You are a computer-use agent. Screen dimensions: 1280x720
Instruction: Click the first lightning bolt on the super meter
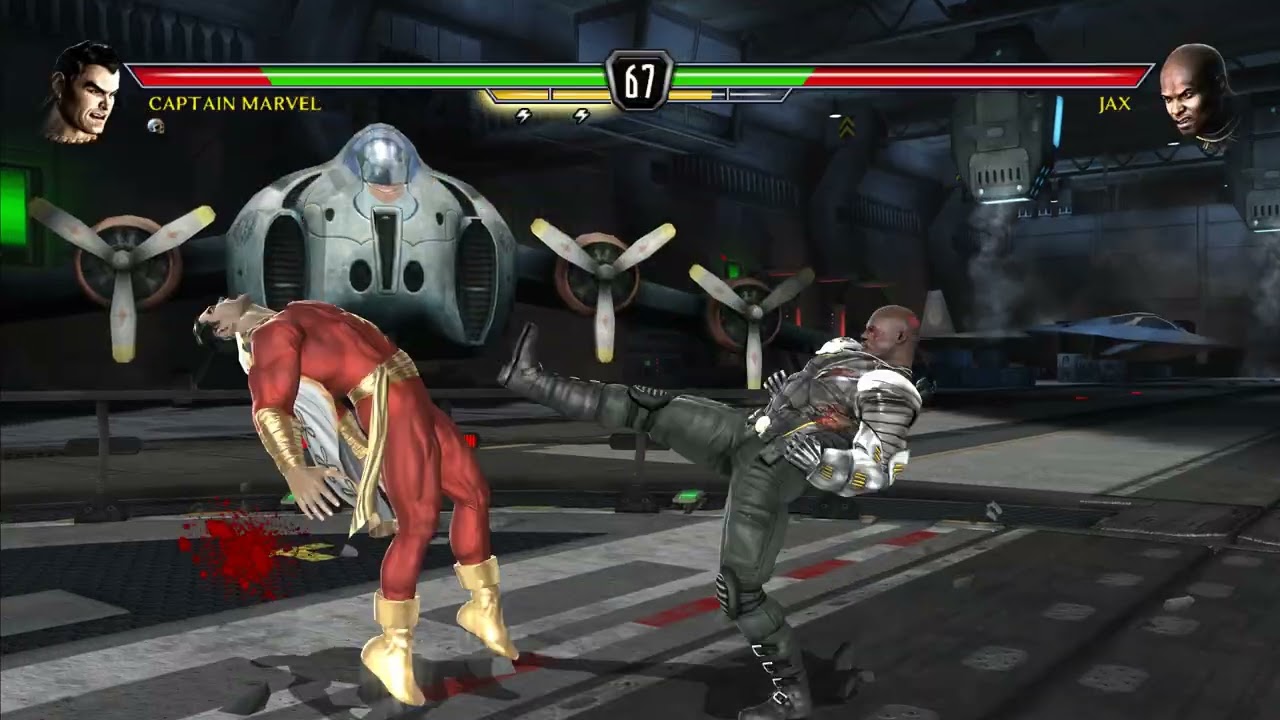(x=522, y=117)
